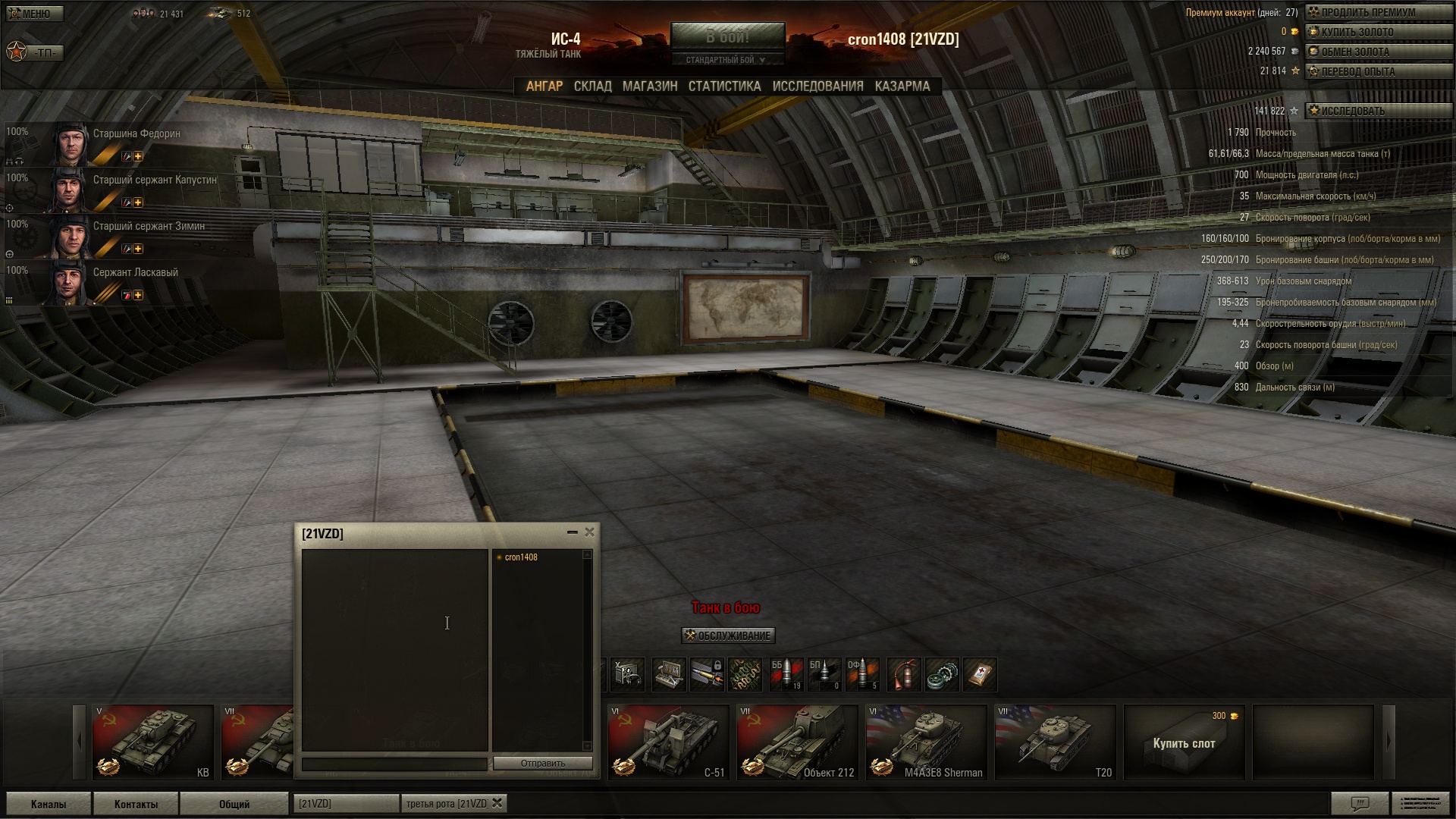Select the M4A3E8 Sherman tank
This screenshot has height=819, width=1456.
point(926,742)
